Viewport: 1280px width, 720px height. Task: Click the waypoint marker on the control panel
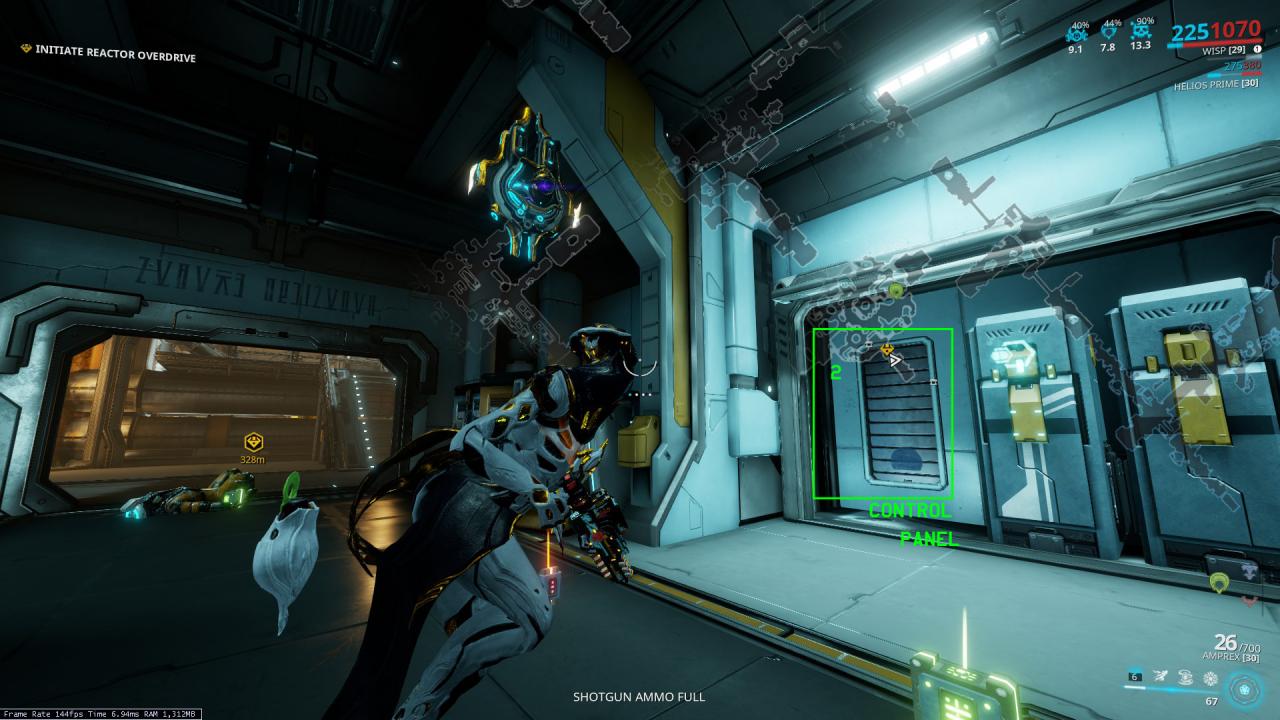coord(887,350)
